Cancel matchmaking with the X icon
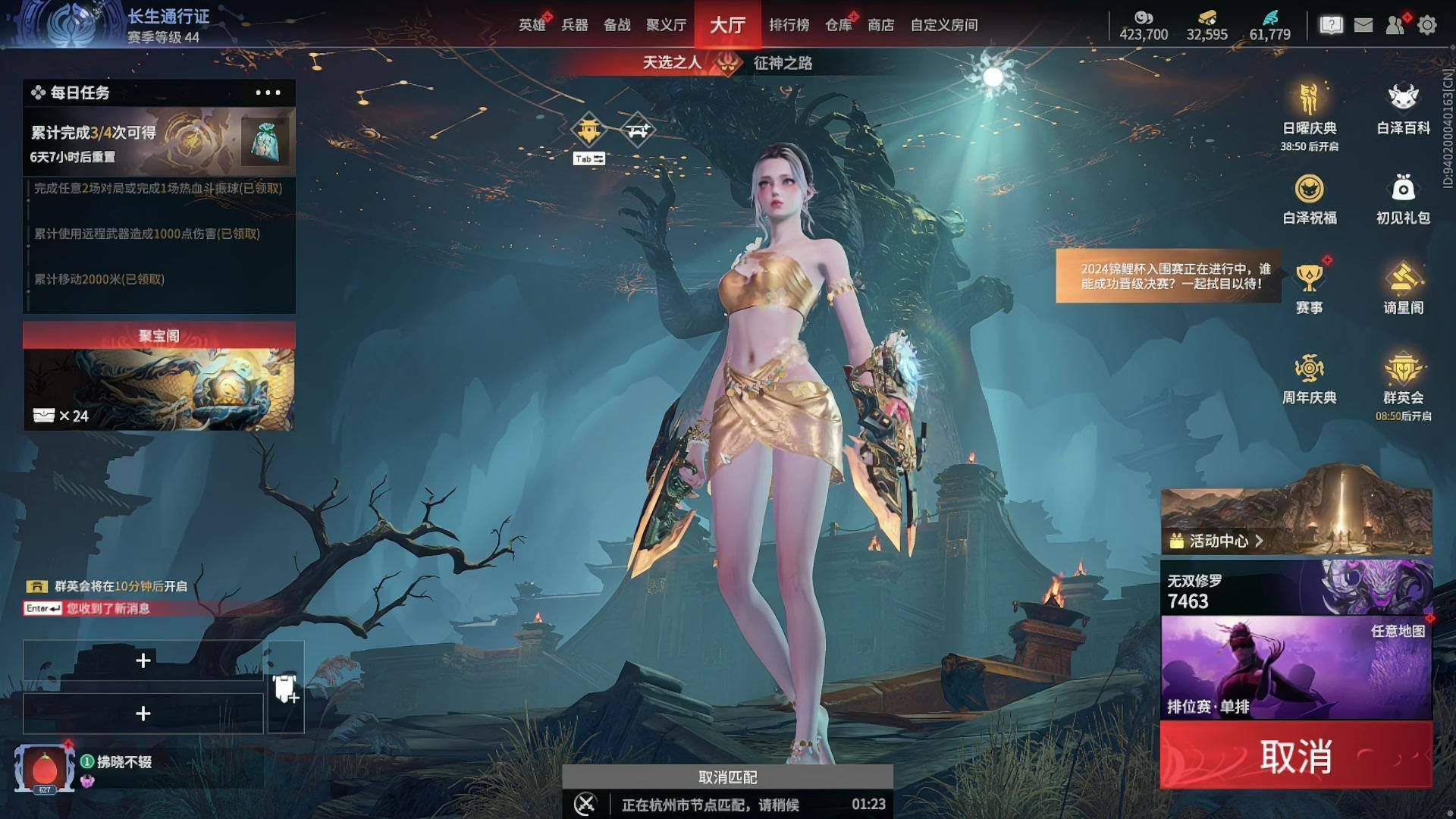Image resolution: width=1456 pixels, height=819 pixels. tap(585, 804)
